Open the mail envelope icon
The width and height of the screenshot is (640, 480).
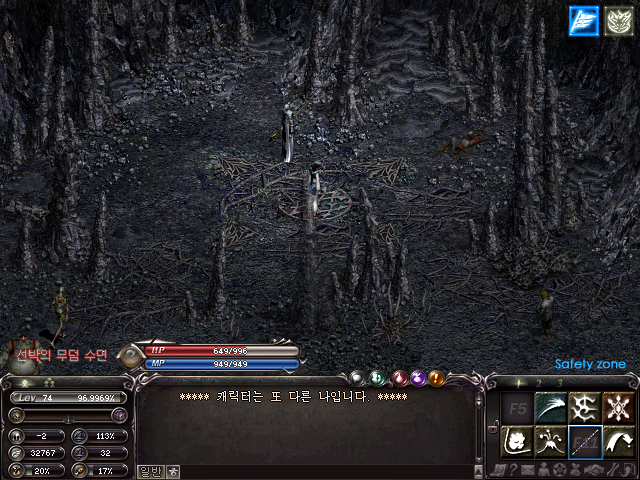point(527,471)
